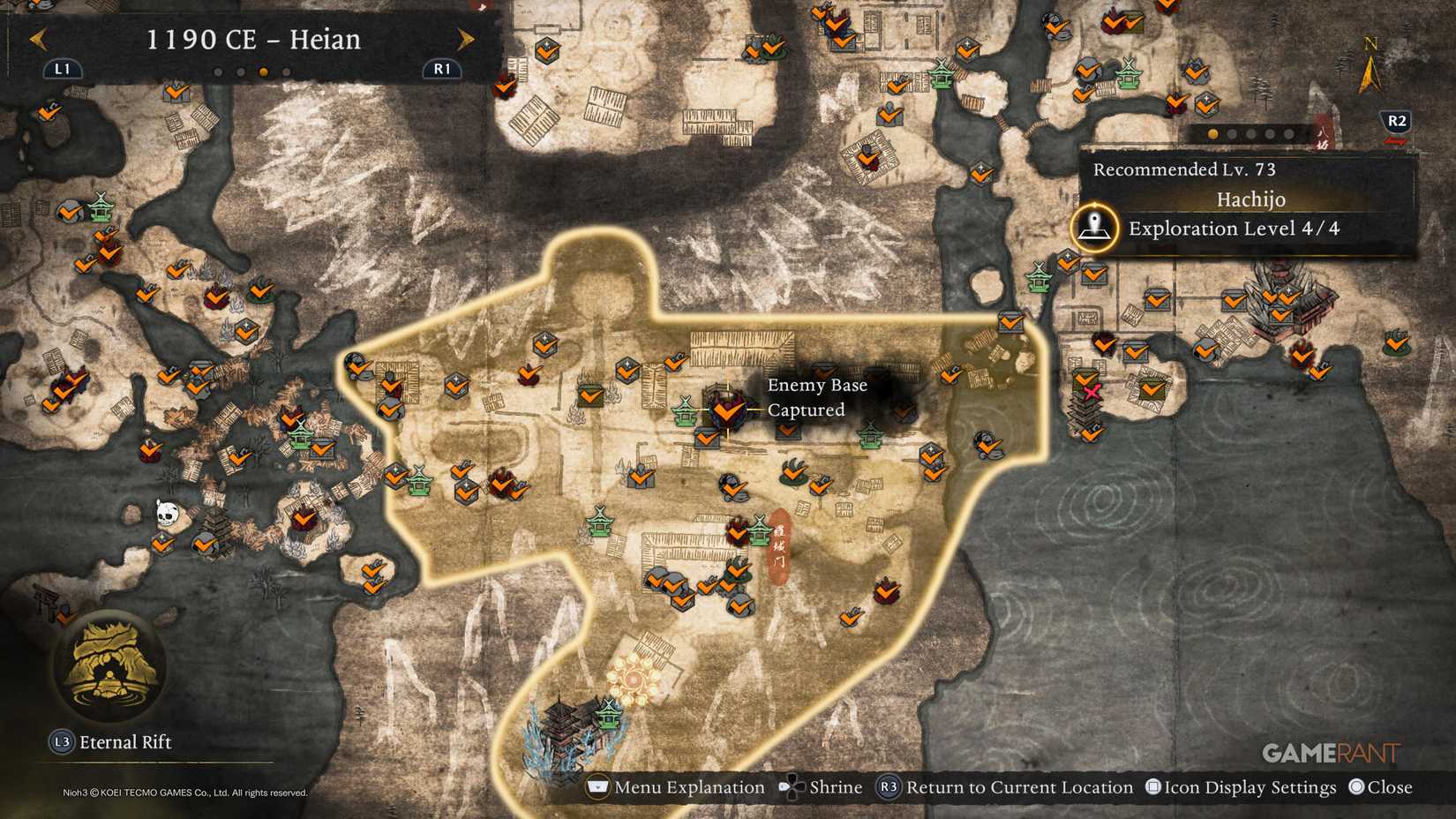Click the compass rose in the top-right corner
The height and width of the screenshot is (819, 1456).
pos(1370,71)
